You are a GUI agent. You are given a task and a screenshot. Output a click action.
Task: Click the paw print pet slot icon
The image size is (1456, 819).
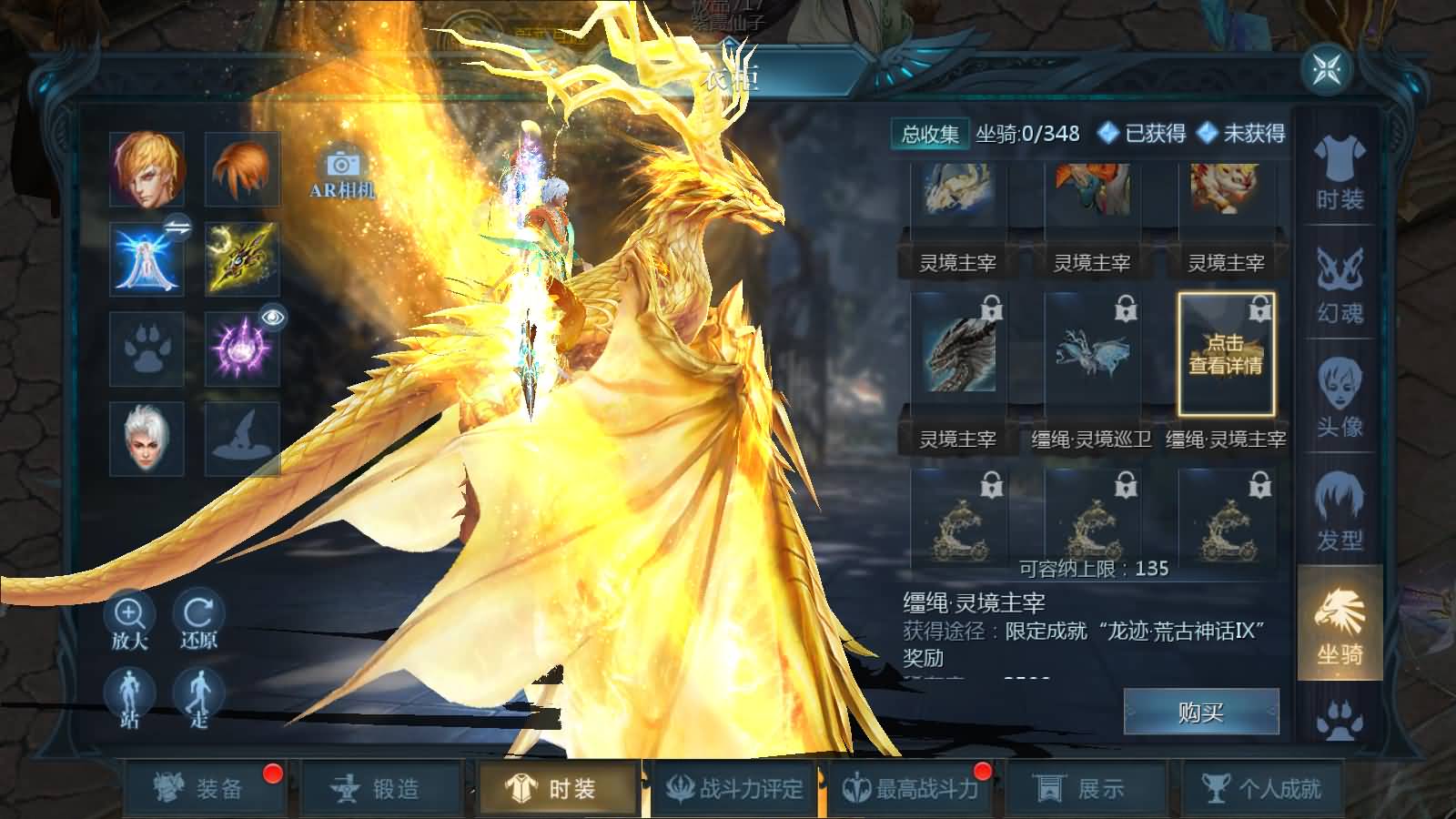pos(148,346)
